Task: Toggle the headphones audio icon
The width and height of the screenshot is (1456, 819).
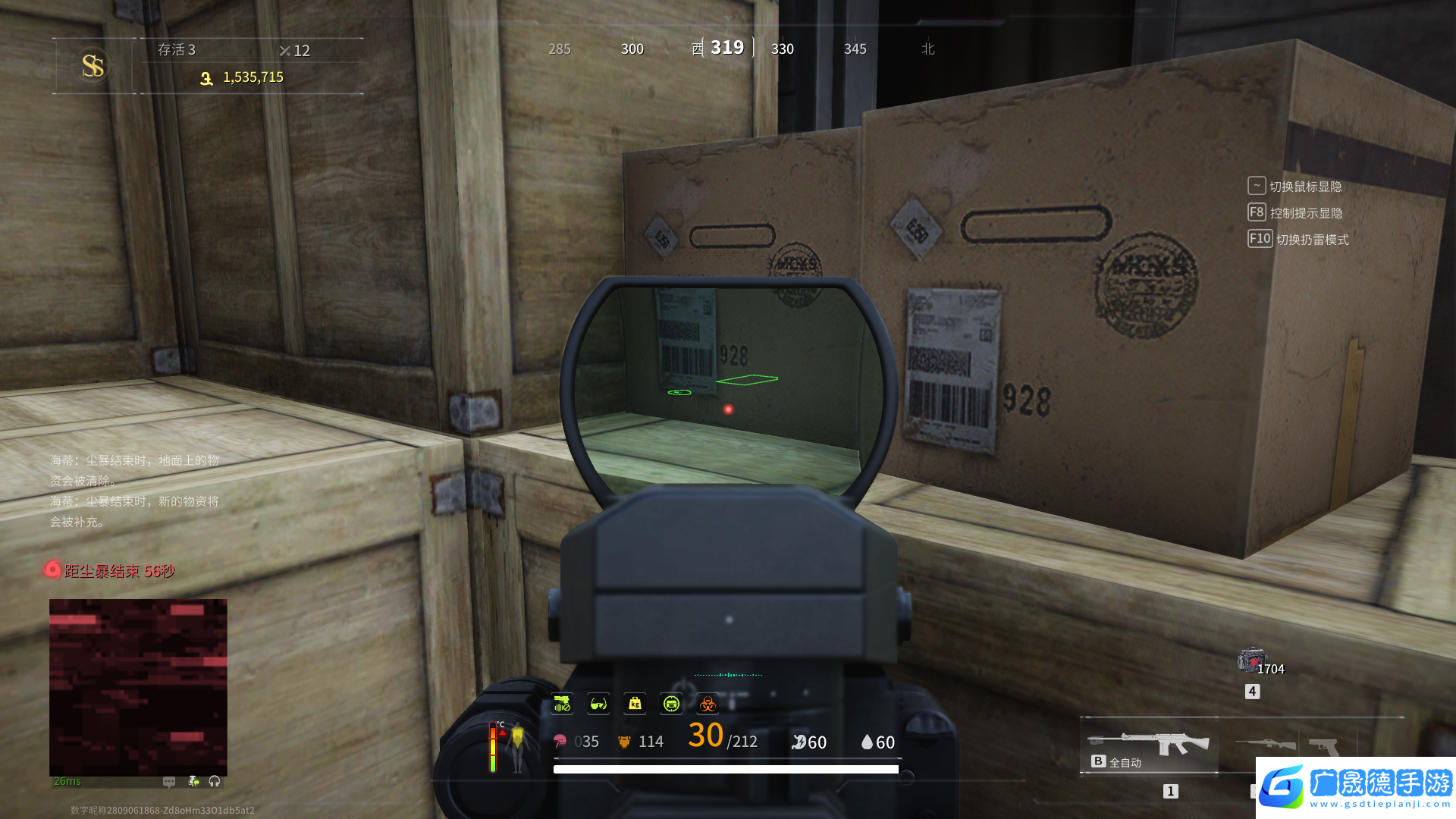Action: (x=215, y=781)
